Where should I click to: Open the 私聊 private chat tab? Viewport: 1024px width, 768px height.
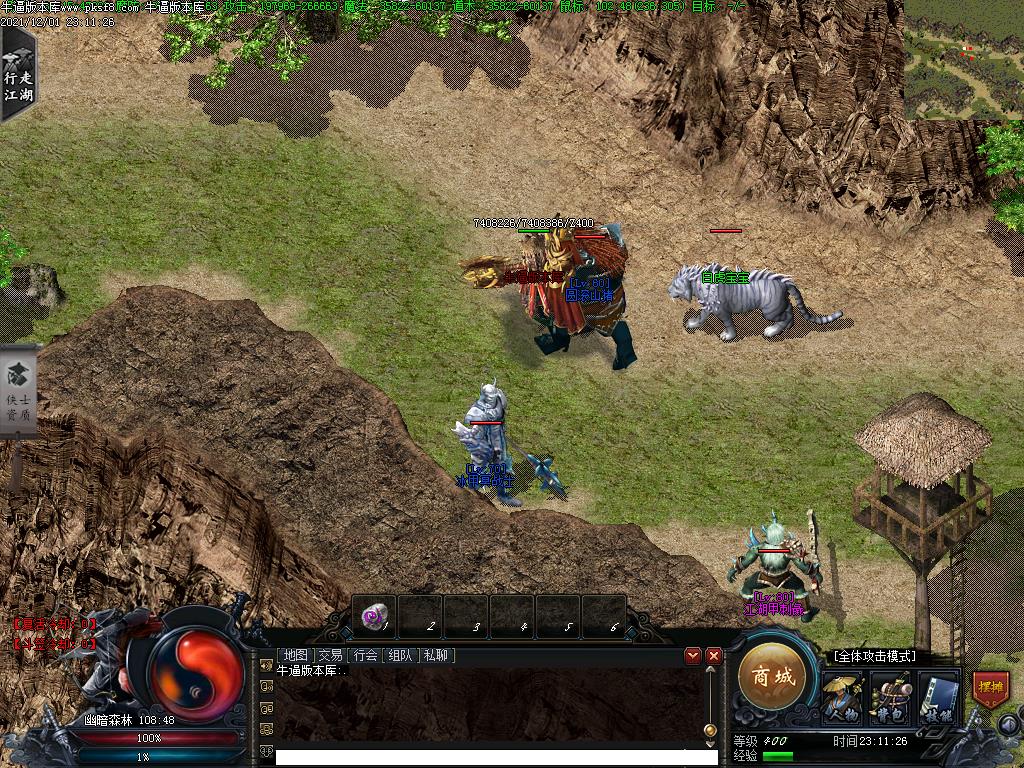[x=436, y=655]
